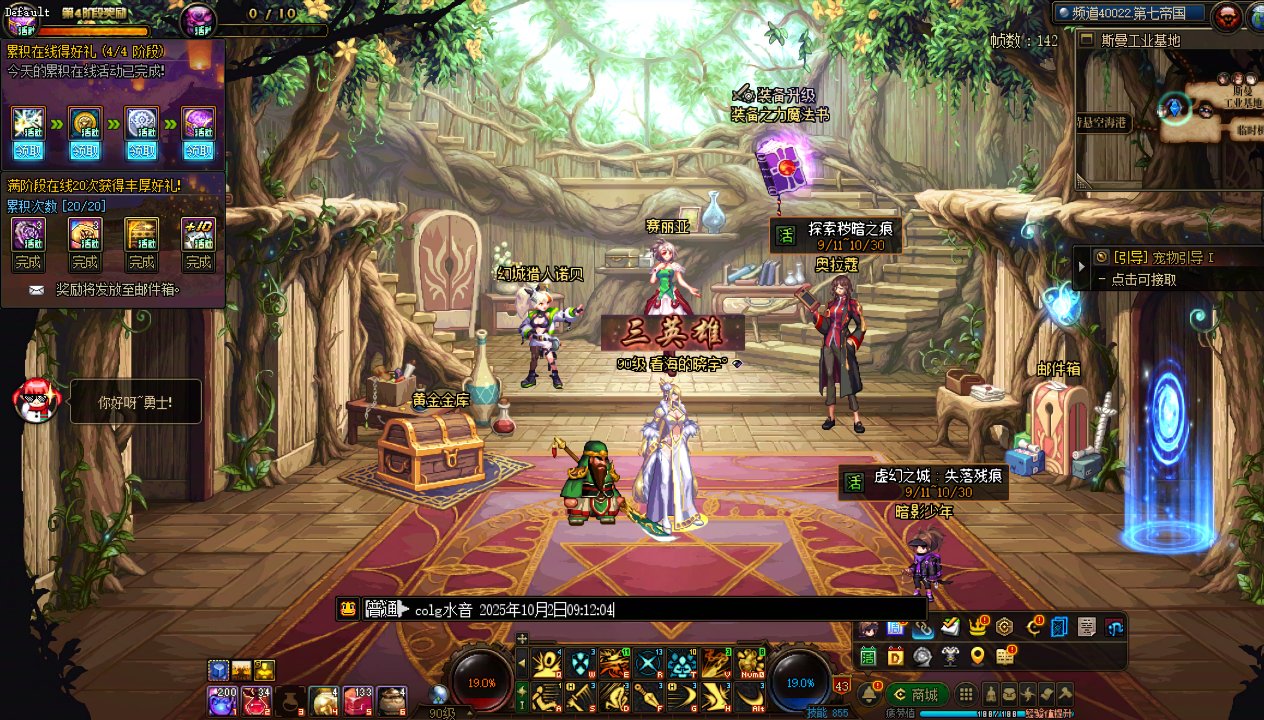The width and height of the screenshot is (1264, 720).
Task: Open the green calendar menu icon
Action: pyautogui.click(x=868, y=656)
